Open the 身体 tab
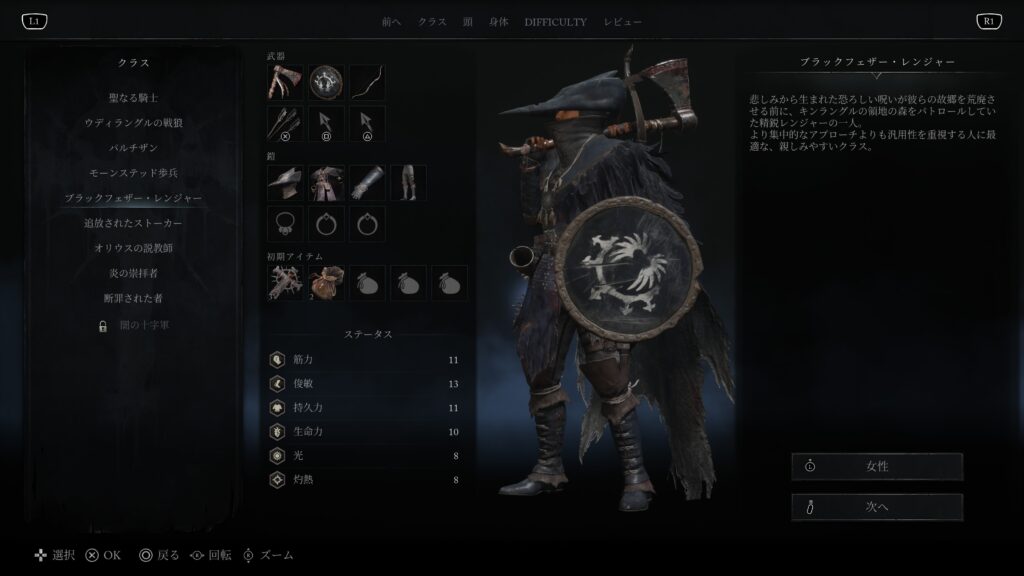1024x576 pixels. (x=498, y=22)
